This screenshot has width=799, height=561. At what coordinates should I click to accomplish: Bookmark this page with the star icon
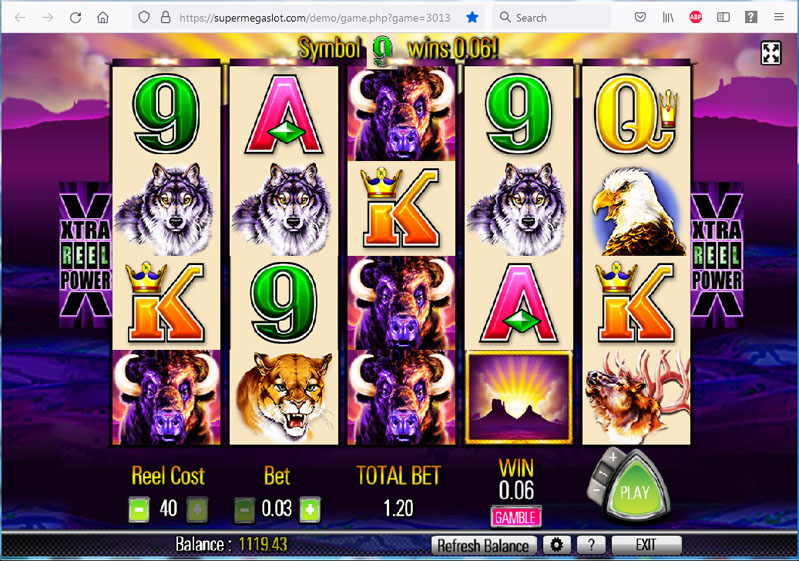pyautogui.click(x=472, y=17)
